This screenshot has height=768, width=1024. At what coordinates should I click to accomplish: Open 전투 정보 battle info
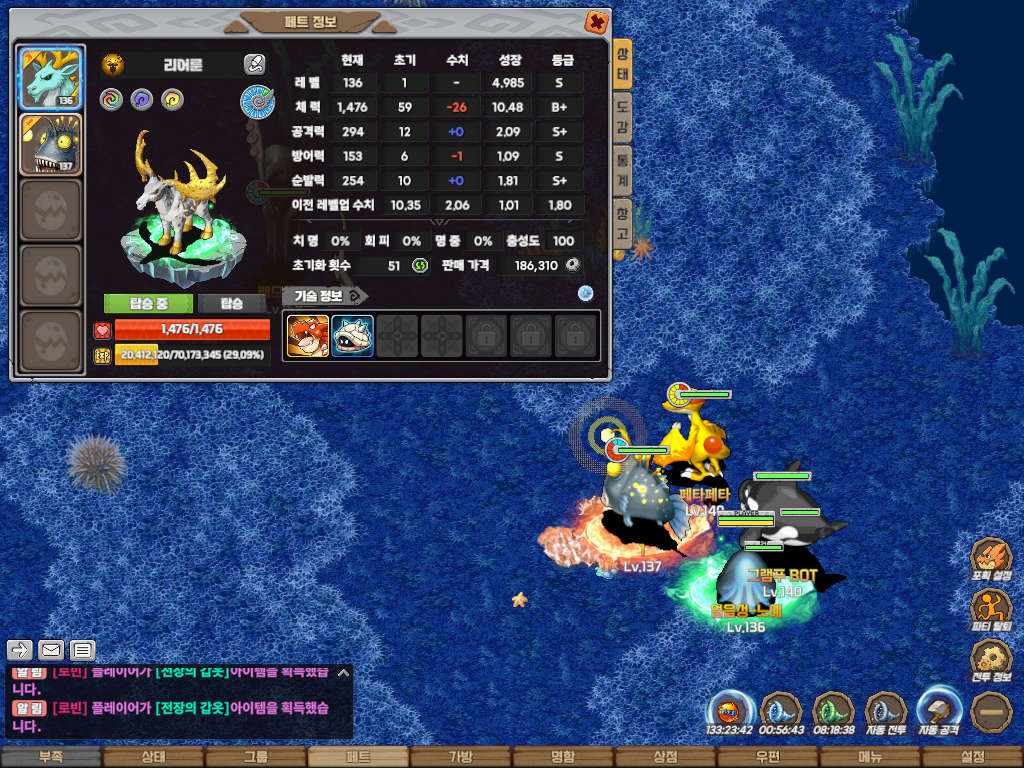pos(991,660)
